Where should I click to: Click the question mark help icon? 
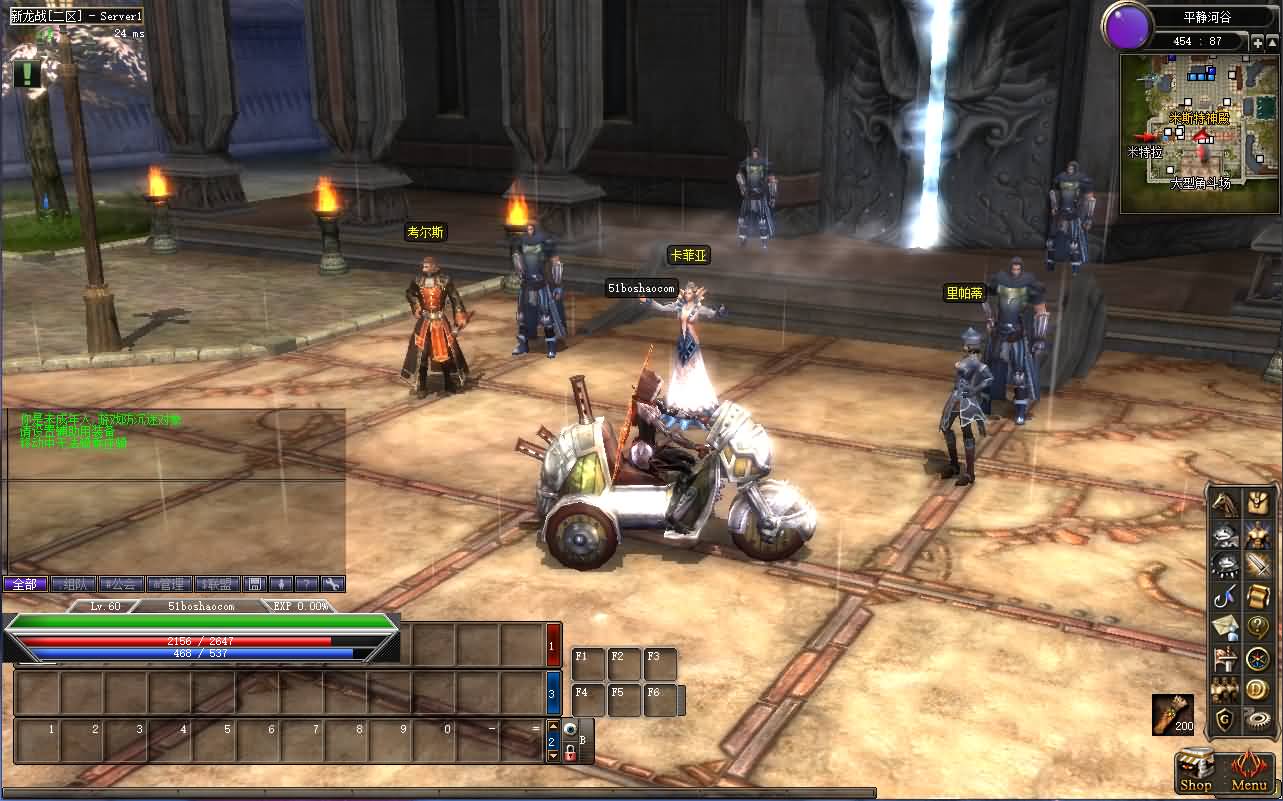(x=1257, y=628)
